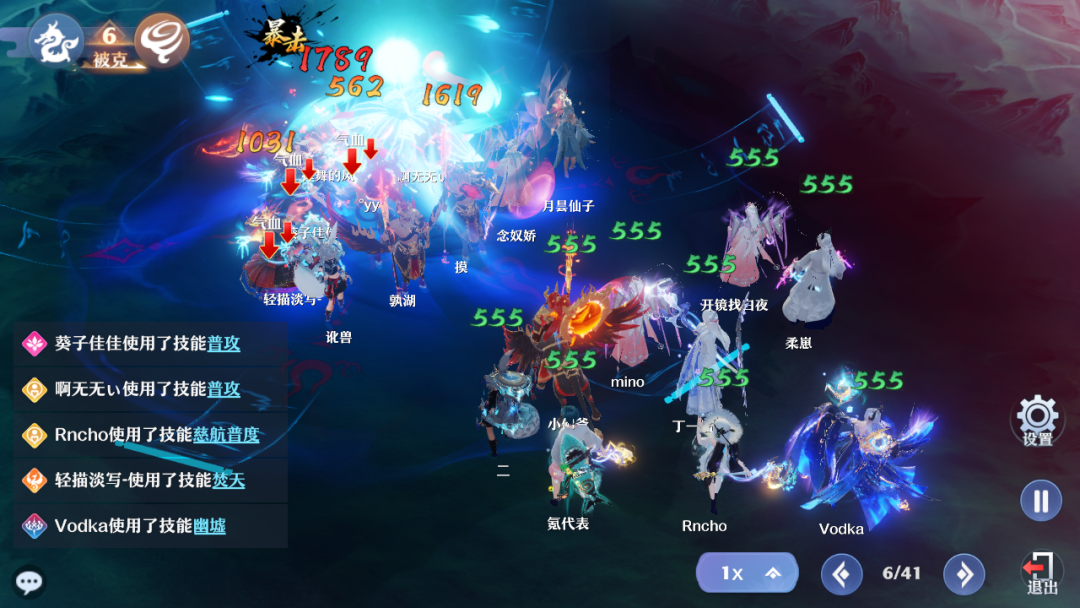Select the dragon faction emblem
Screen dimensions: 1080x608
55,40
